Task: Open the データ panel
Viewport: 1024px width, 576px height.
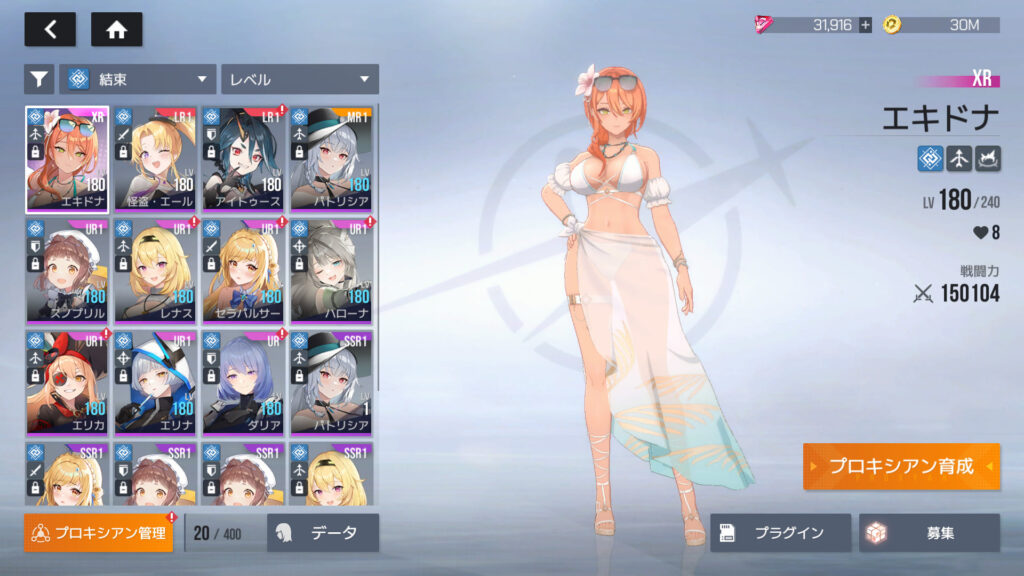Action: click(322, 533)
